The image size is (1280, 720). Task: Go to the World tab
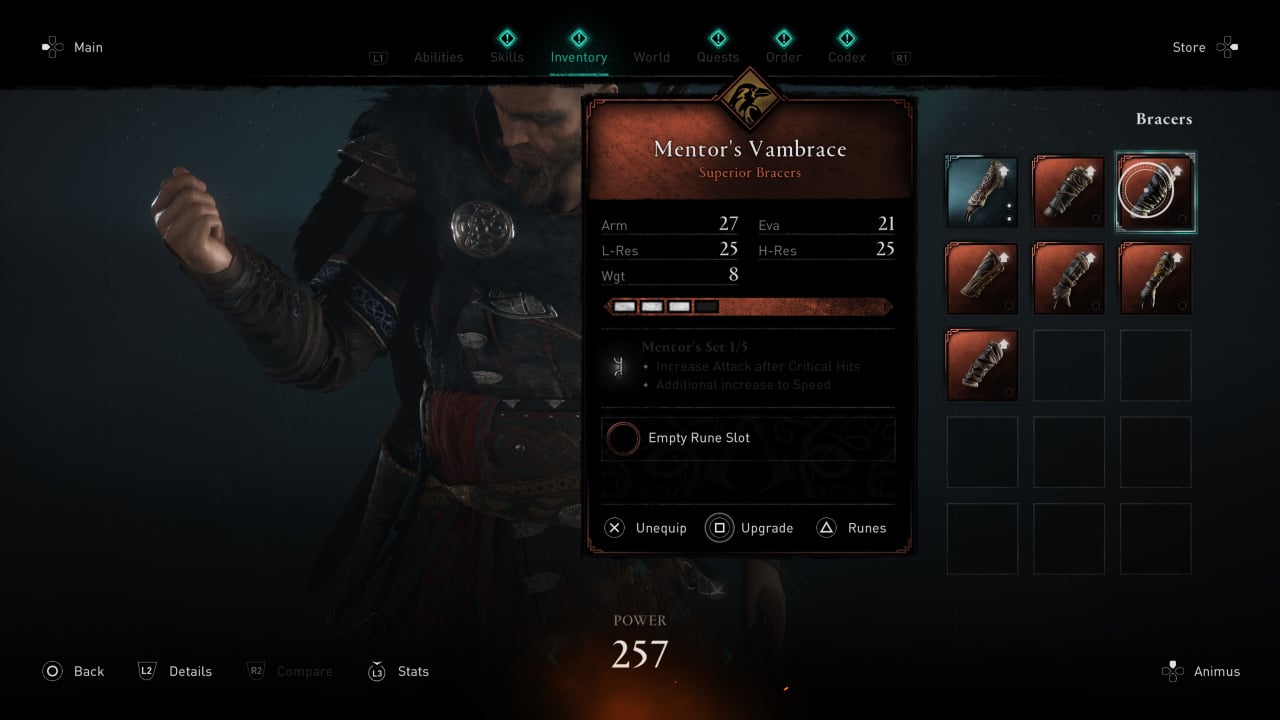click(x=651, y=57)
